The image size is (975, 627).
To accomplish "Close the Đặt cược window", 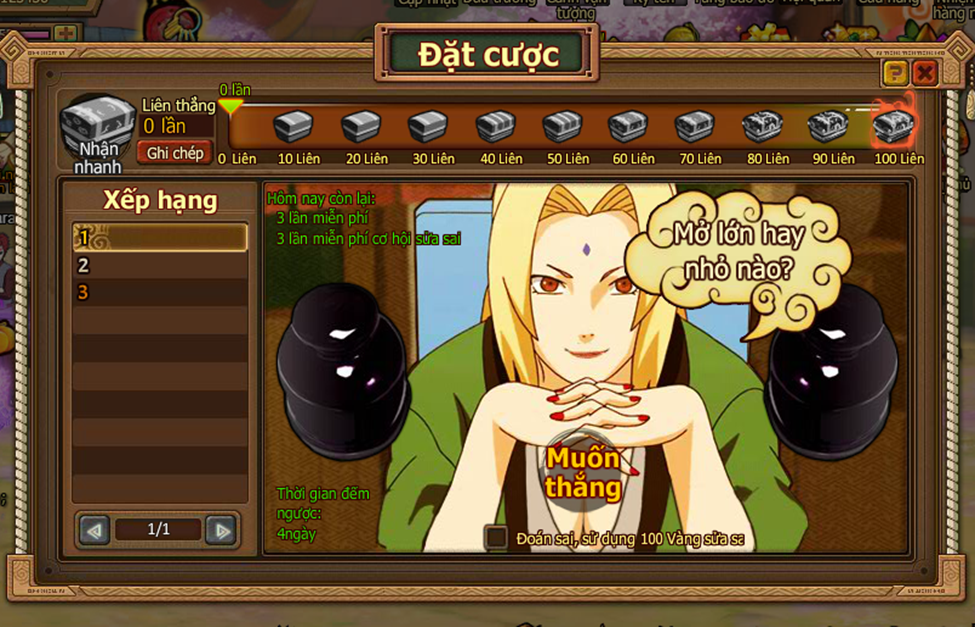I will point(925,72).
